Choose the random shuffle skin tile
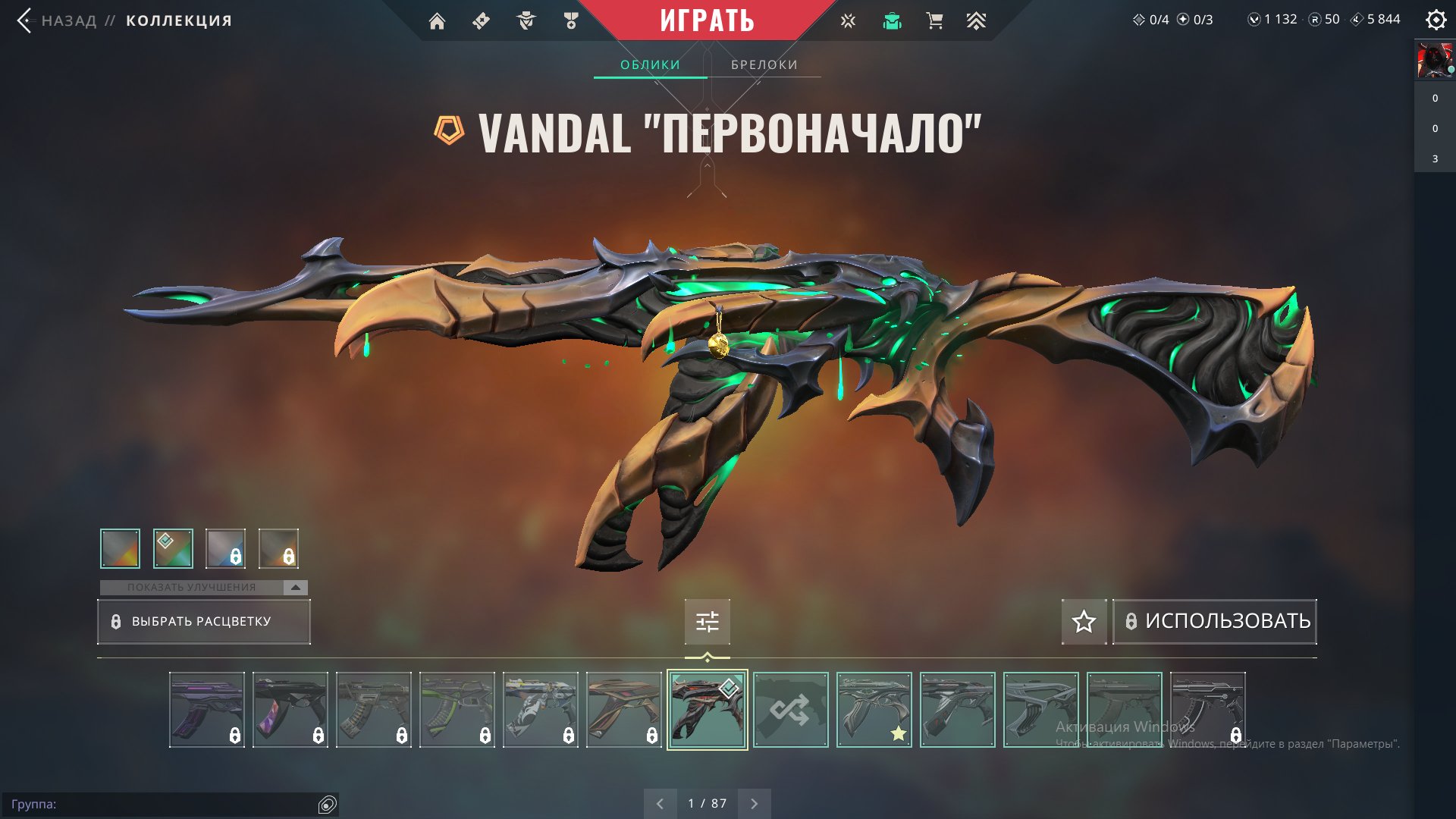This screenshot has width=1456, height=819. tap(790, 710)
